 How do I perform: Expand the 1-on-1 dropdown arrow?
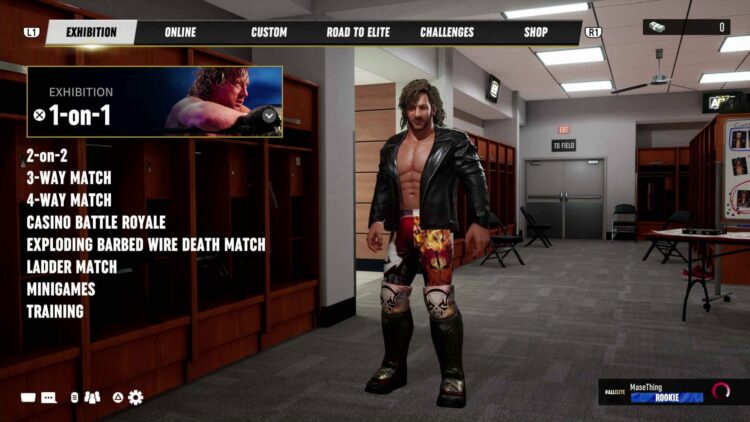(x=268, y=115)
